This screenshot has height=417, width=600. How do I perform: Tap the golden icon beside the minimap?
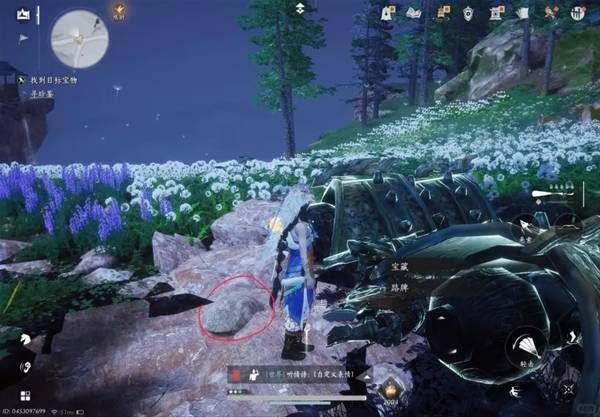[118, 10]
